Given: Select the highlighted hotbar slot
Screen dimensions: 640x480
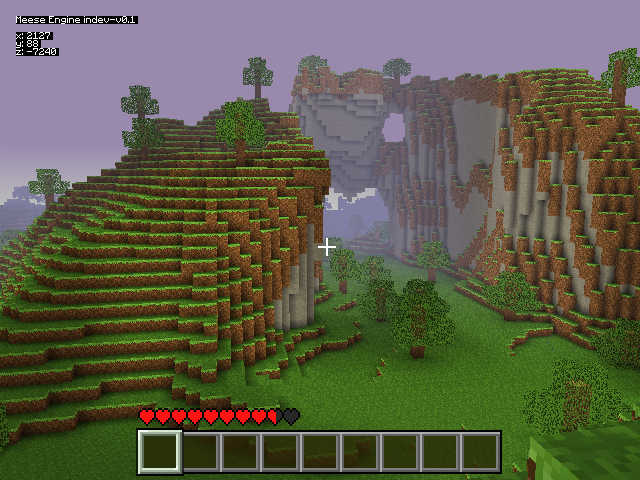Looking at the screenshot, I should coord(160,452).
